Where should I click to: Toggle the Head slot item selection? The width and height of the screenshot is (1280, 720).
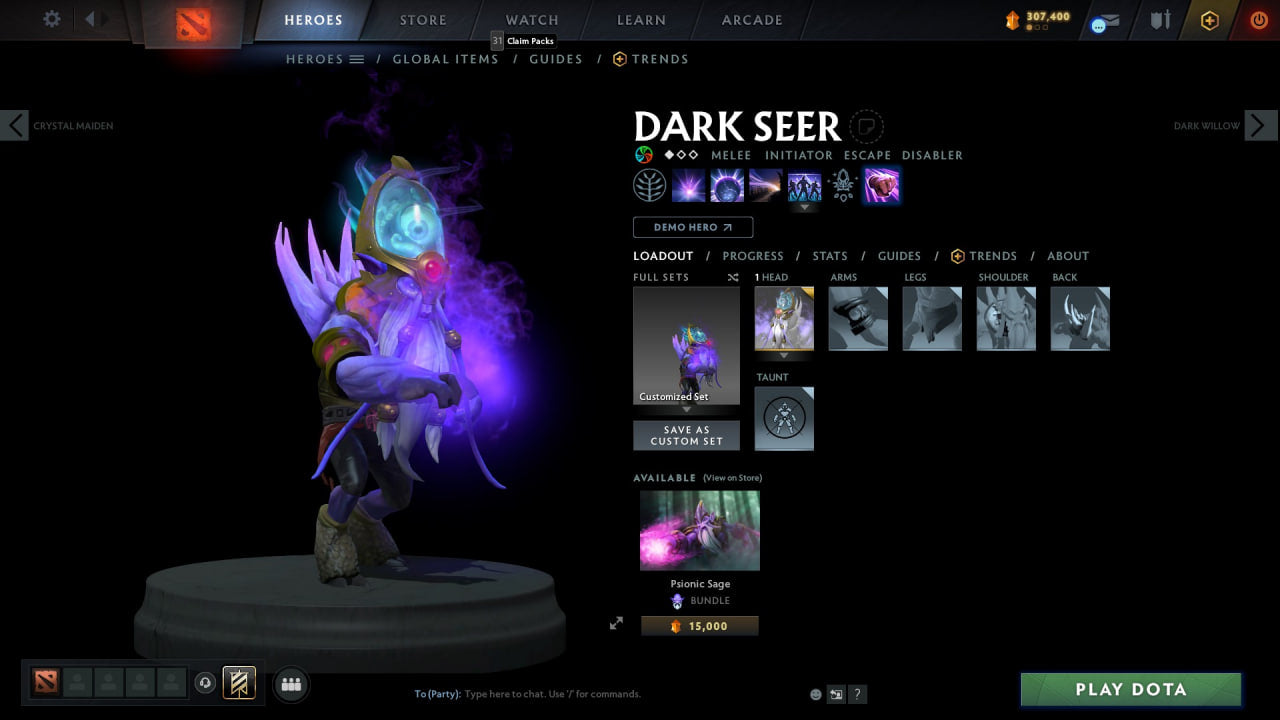click(784, 318)
